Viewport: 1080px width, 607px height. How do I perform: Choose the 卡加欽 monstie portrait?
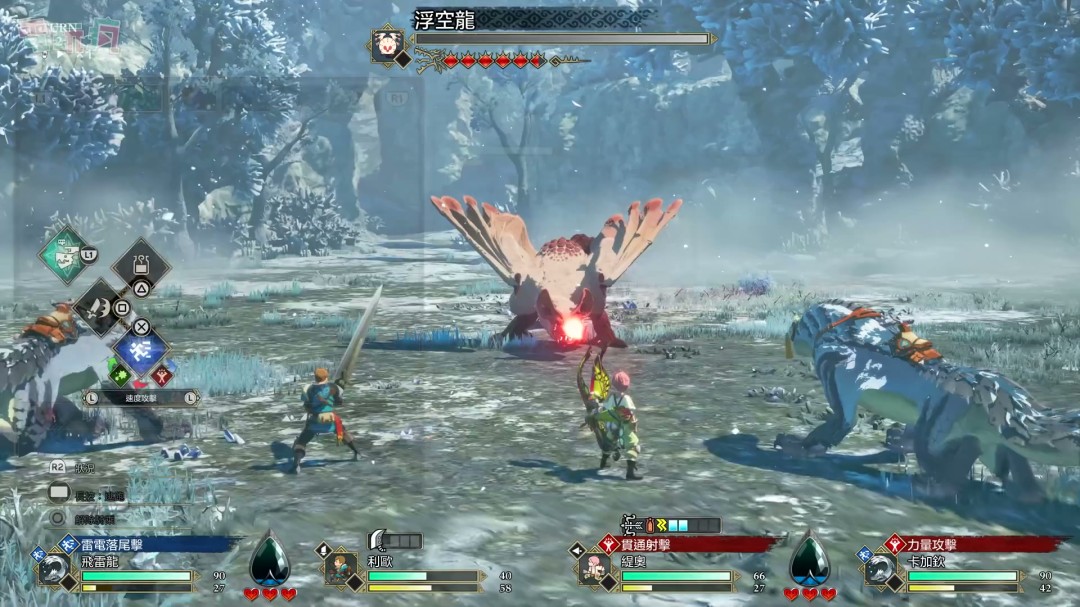pyautogui.click(x=880, y=568)
